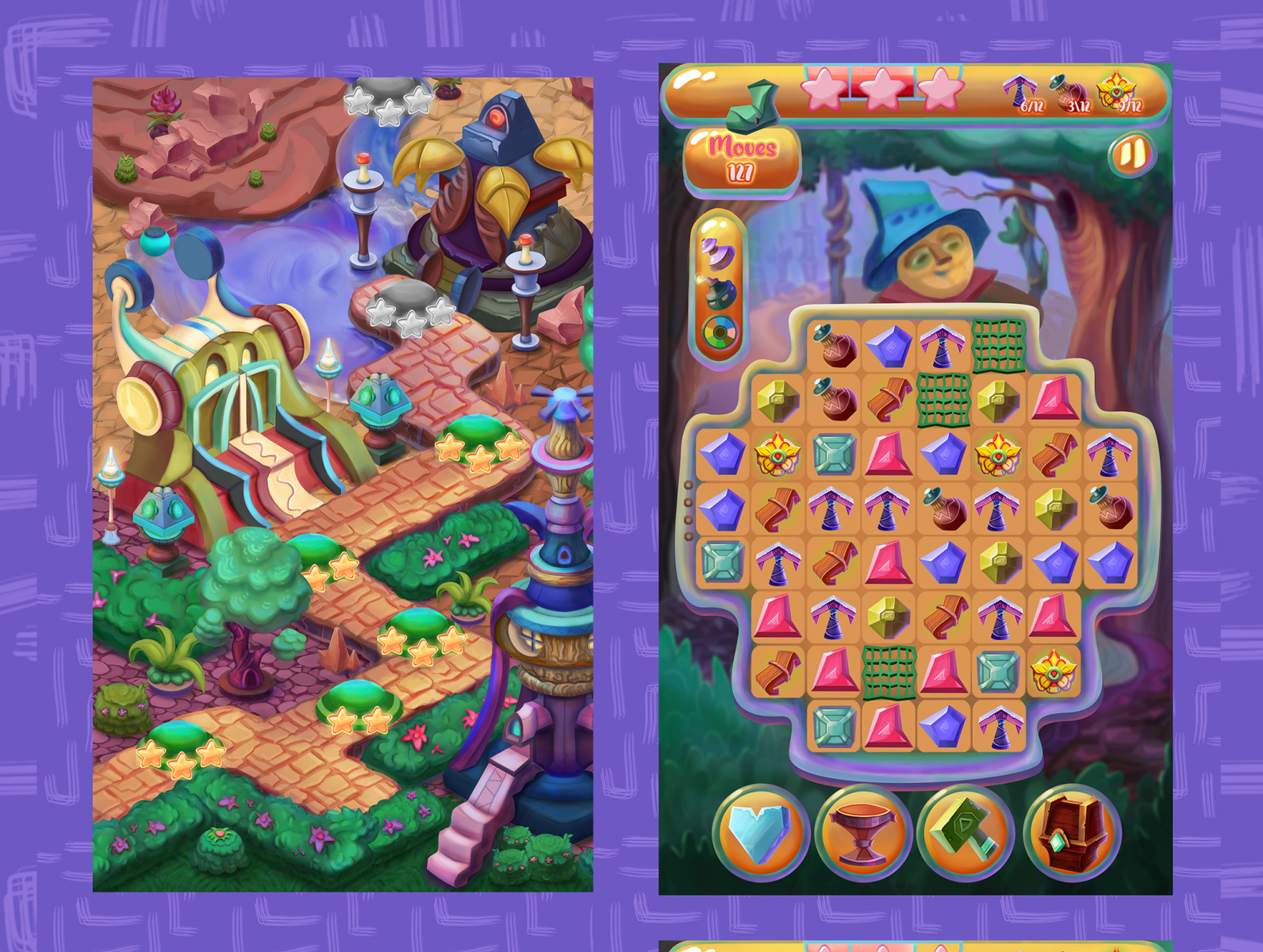Pause the game with the pause icon

click(1133, 155)
